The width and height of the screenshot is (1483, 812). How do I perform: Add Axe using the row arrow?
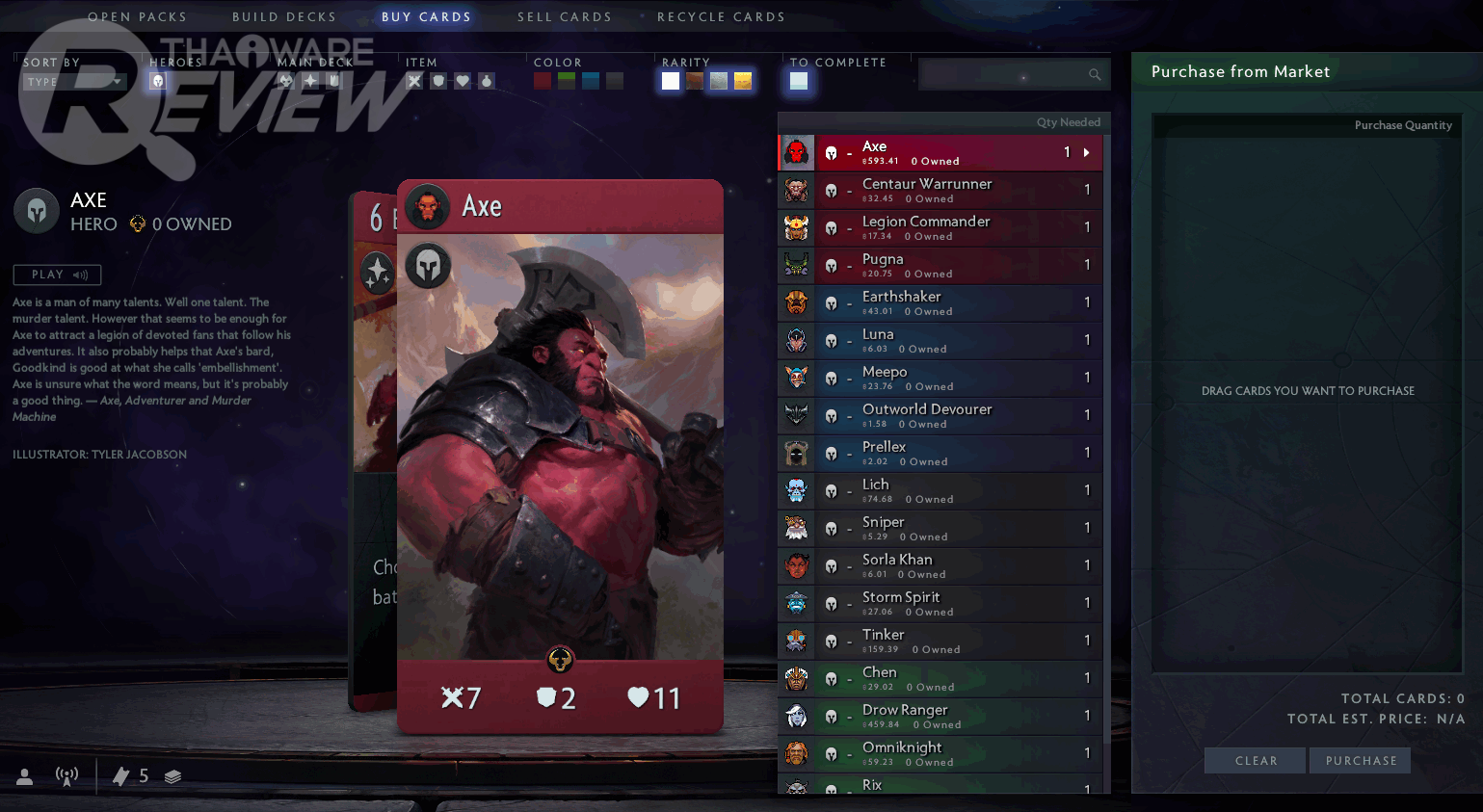point(1087,152)
